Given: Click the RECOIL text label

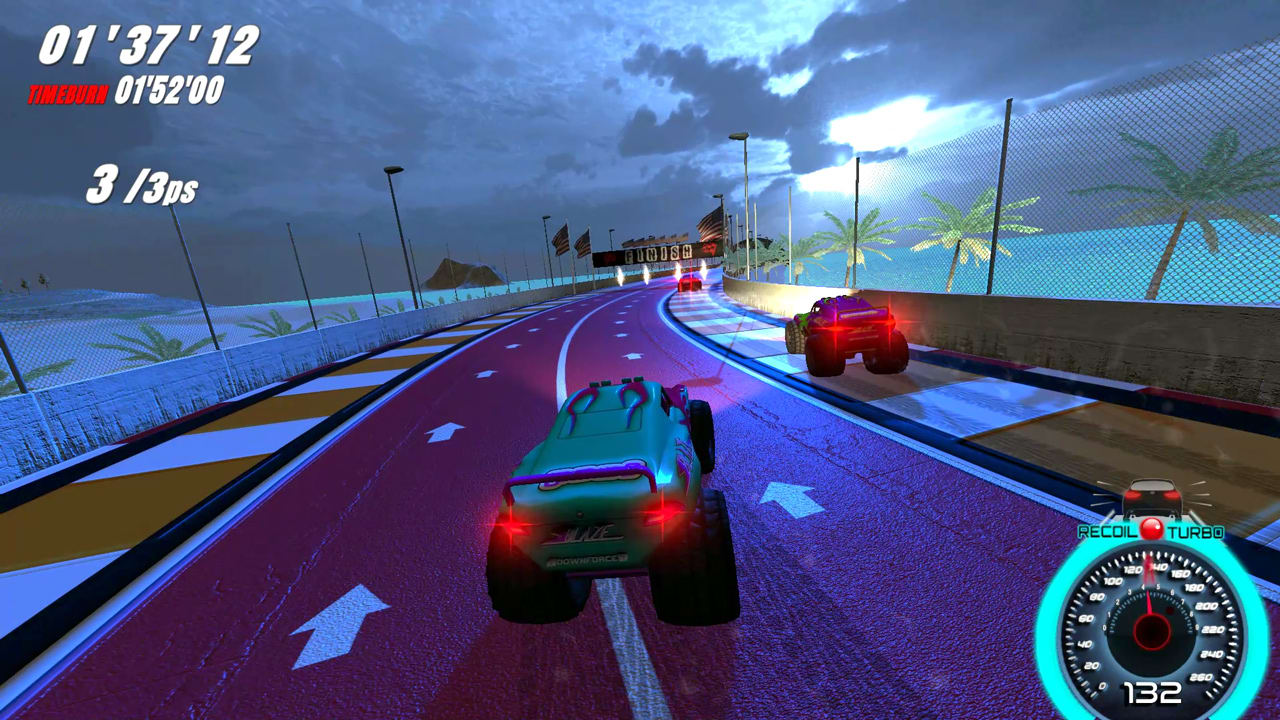Looking at the screenshot, I should 1109,532.
